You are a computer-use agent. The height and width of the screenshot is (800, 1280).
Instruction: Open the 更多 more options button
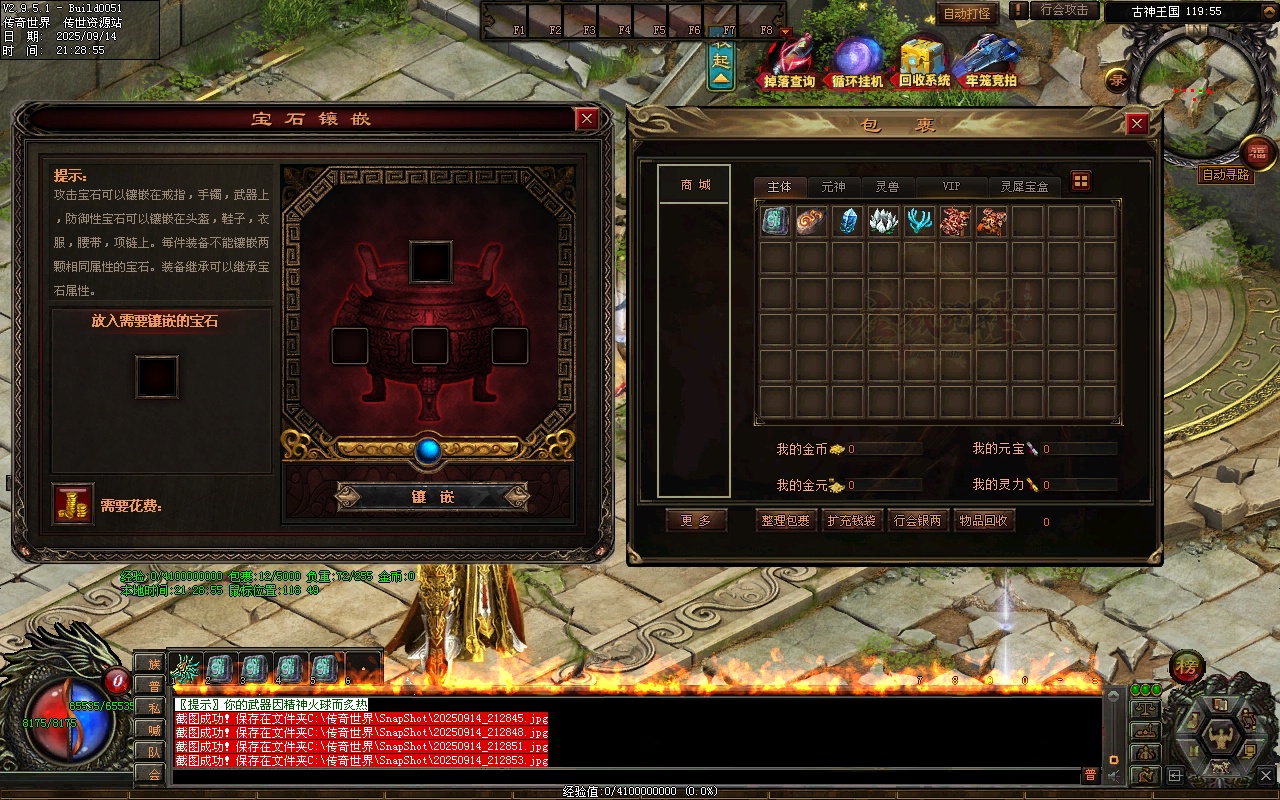pos(696,521)
